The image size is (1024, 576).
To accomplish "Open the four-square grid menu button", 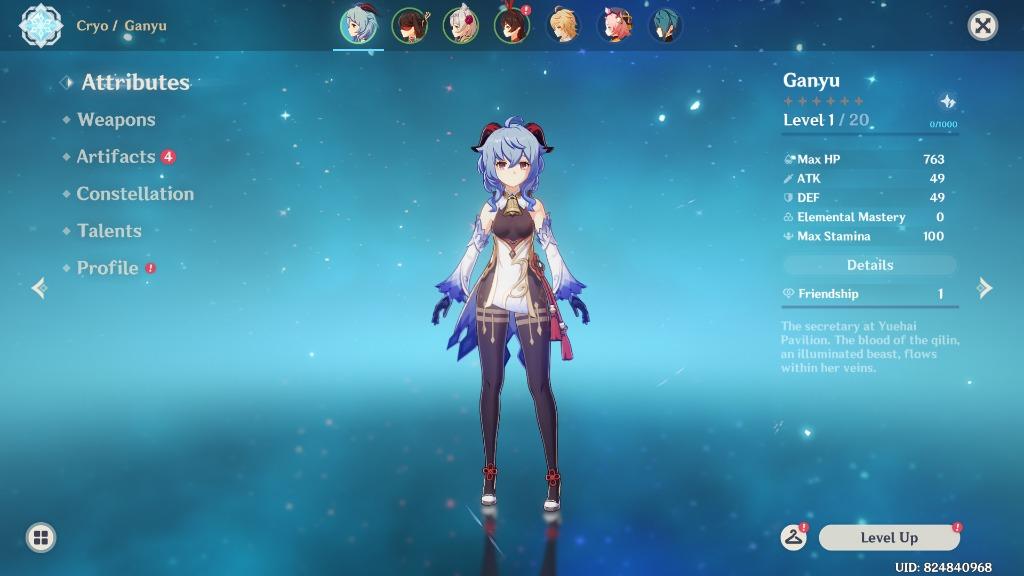I will click(41, 537).
